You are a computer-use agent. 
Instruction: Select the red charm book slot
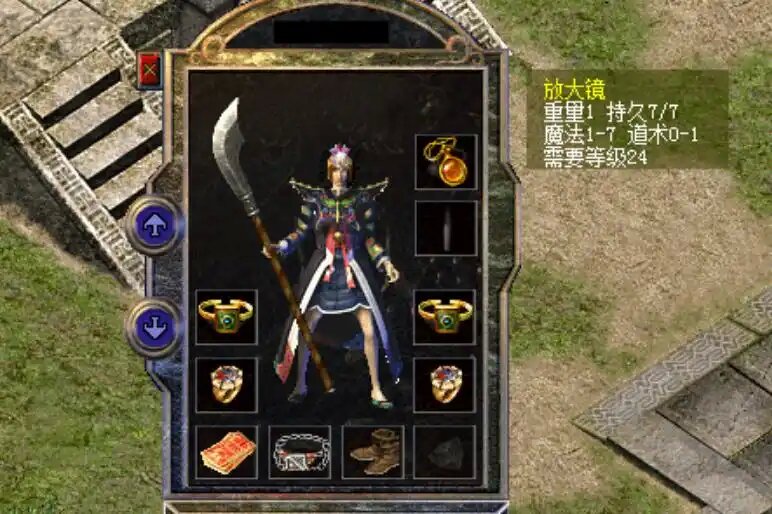click(226, 452)
